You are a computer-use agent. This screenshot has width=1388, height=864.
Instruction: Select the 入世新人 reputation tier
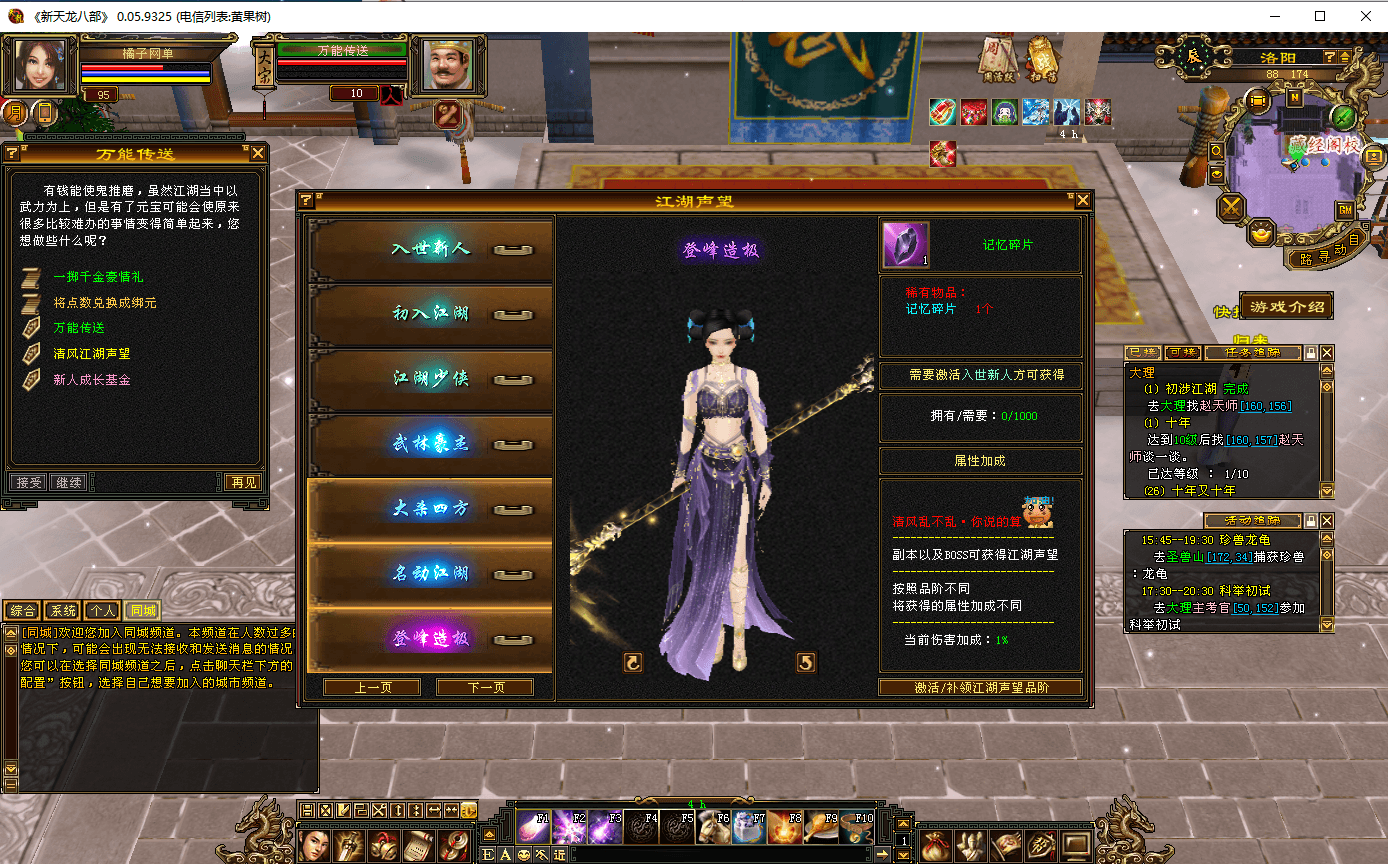(431, 249)
